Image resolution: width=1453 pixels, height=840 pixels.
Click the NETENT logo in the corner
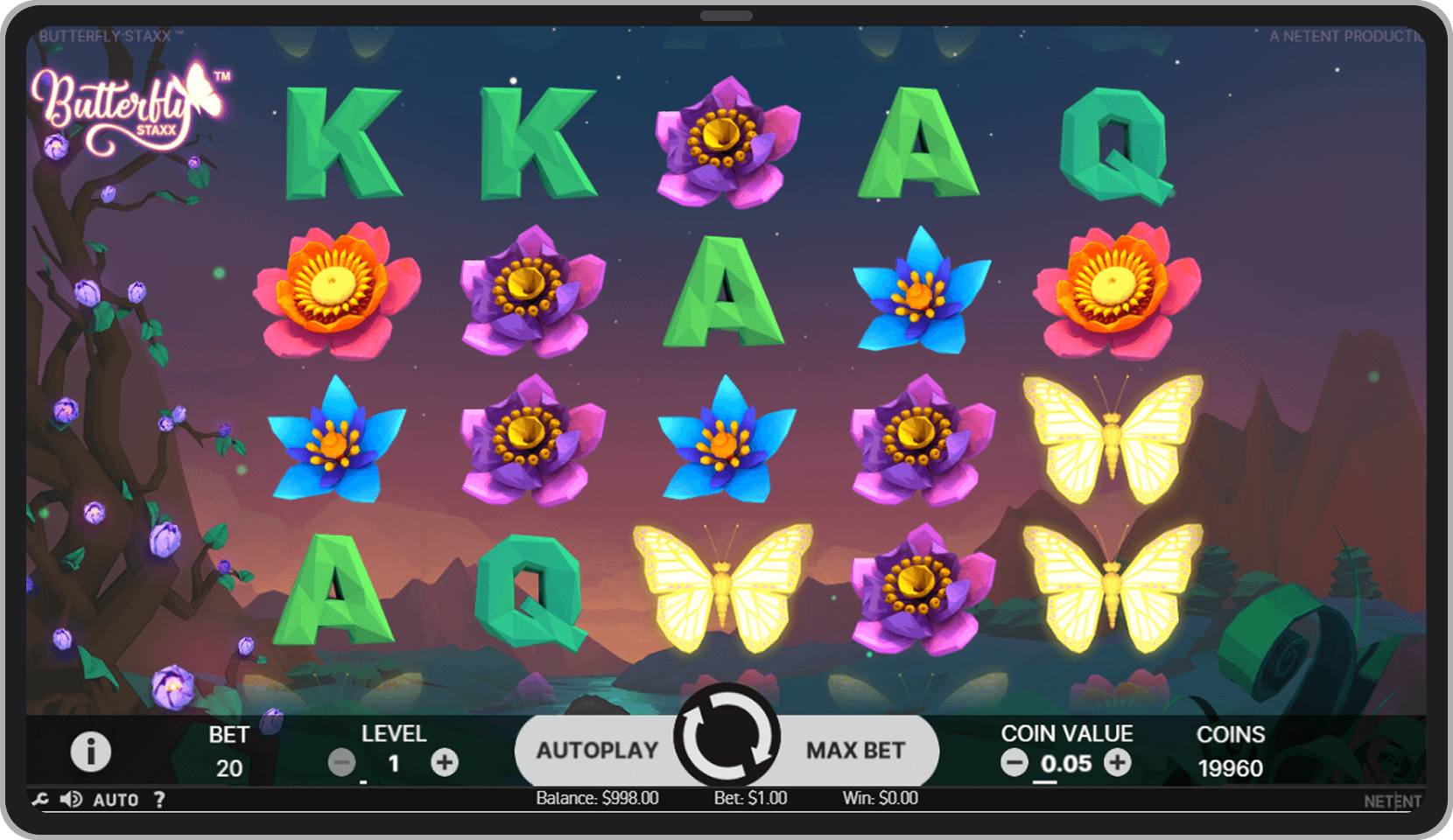pos(1392,801)
